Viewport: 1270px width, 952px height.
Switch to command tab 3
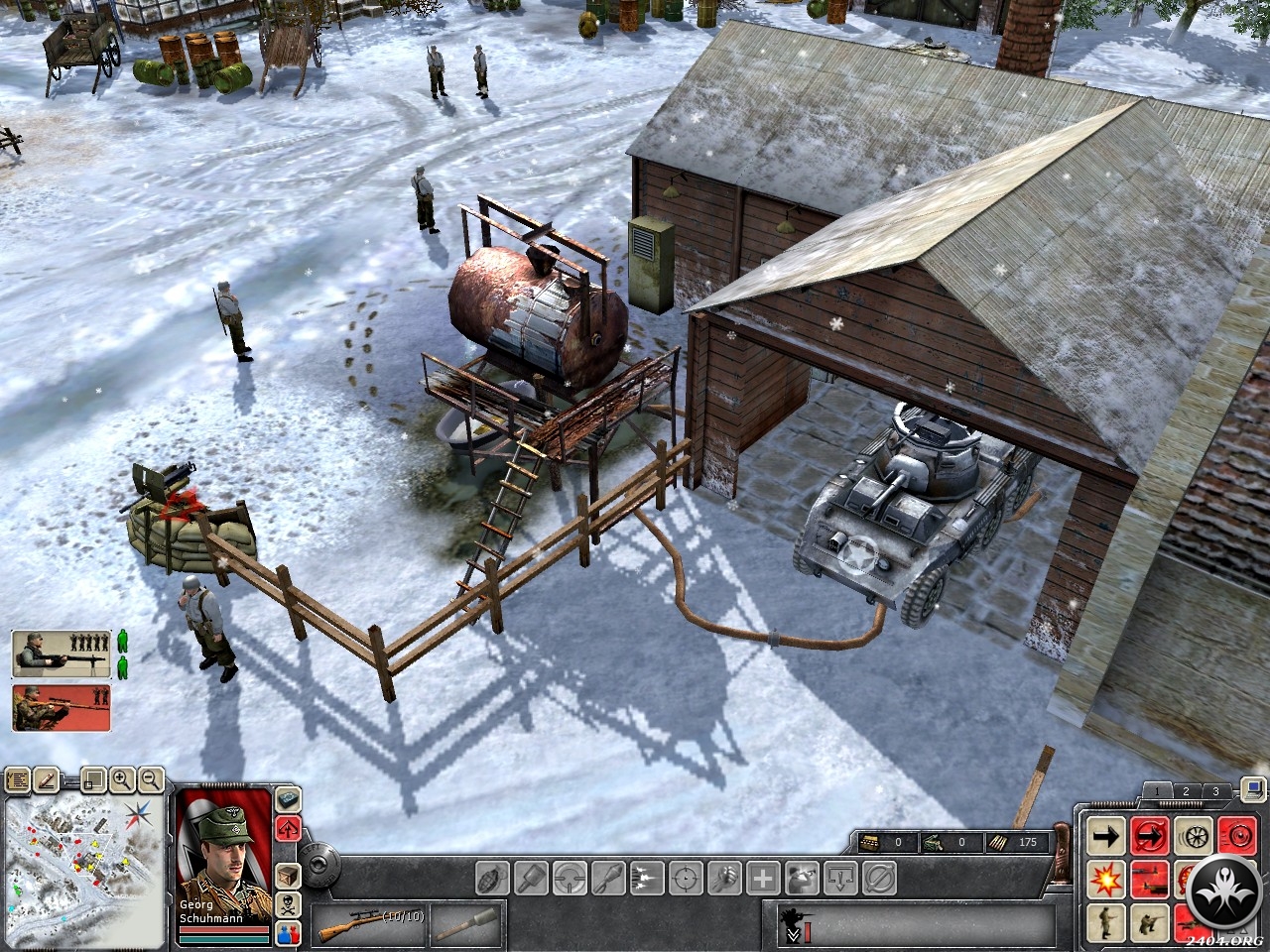pos(1215,791)
